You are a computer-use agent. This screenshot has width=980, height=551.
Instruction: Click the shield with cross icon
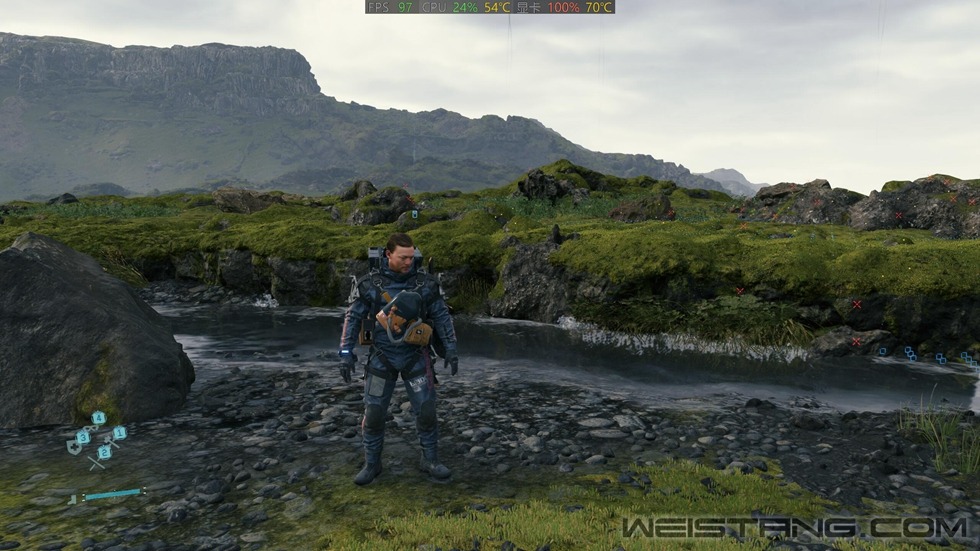point(73,448)
